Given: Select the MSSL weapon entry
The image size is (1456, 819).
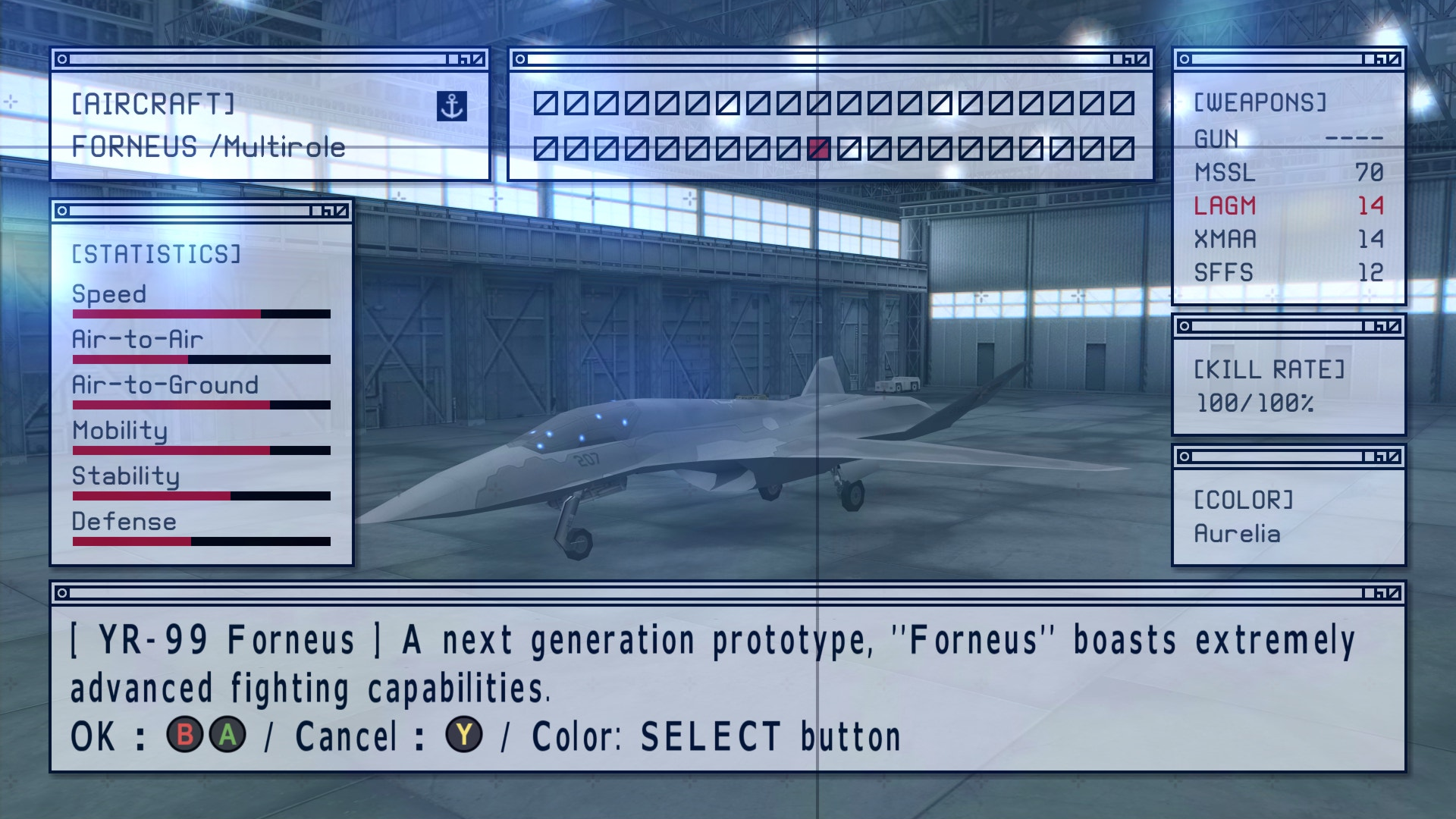Looking at the screenshot, I should [x=1225, y=173].
